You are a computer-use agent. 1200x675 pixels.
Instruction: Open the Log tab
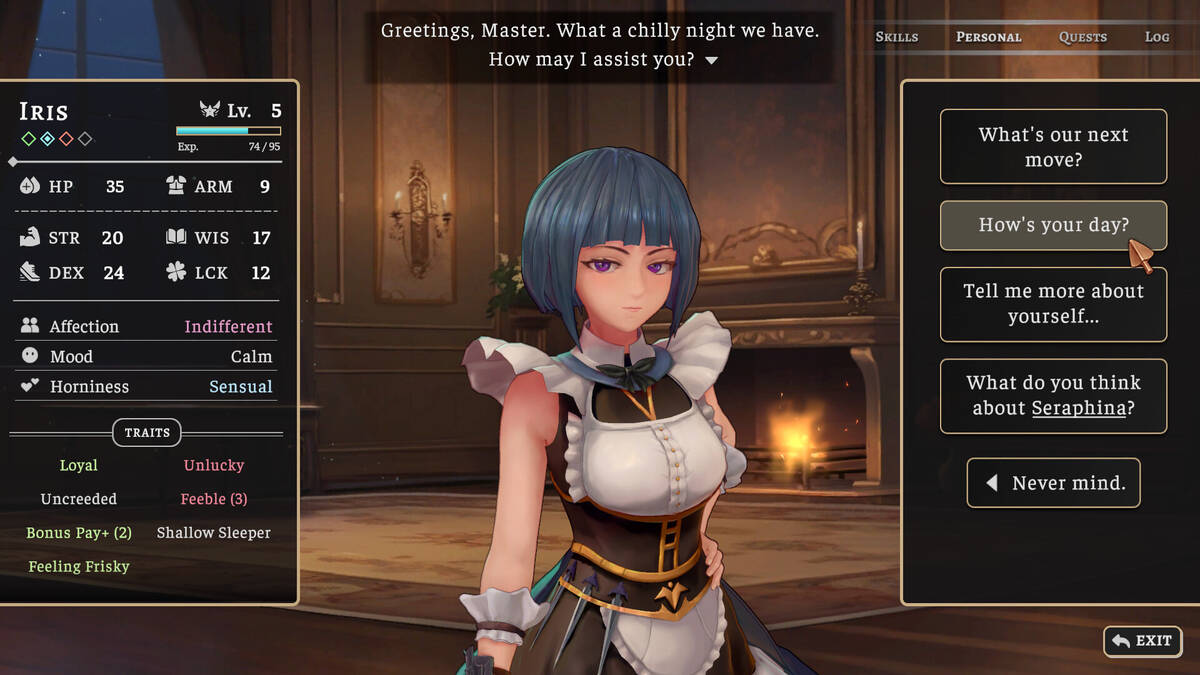click(1156, 37)
